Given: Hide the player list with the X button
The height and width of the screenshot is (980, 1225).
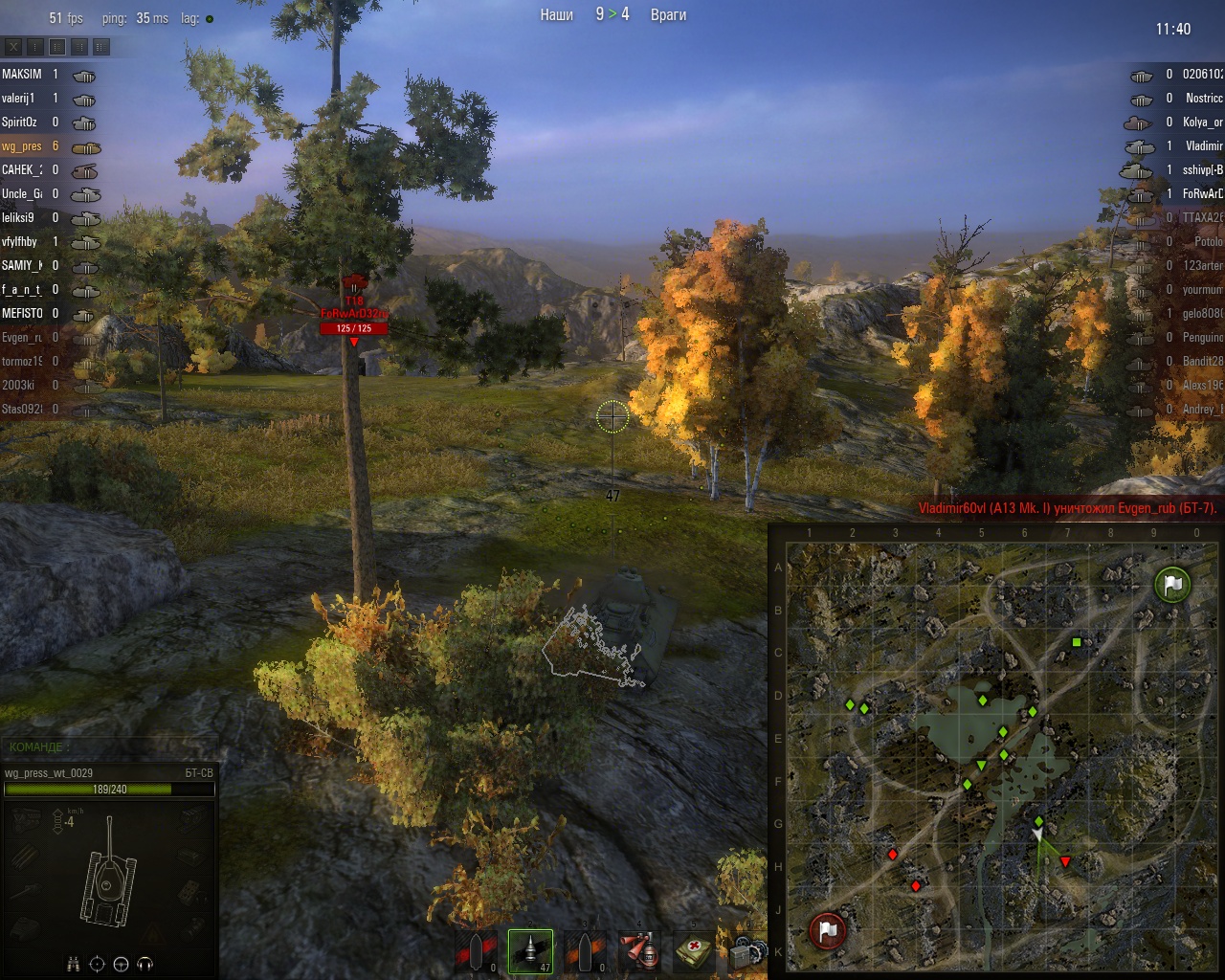Looking at the screenshot, I should (x=13, y=46).
